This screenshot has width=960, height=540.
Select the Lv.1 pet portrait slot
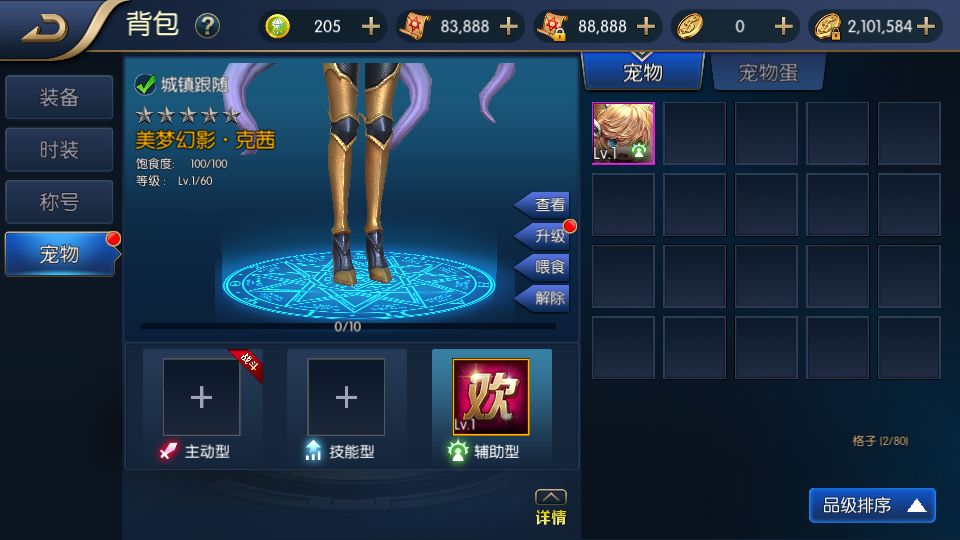(x=623, y=133)
